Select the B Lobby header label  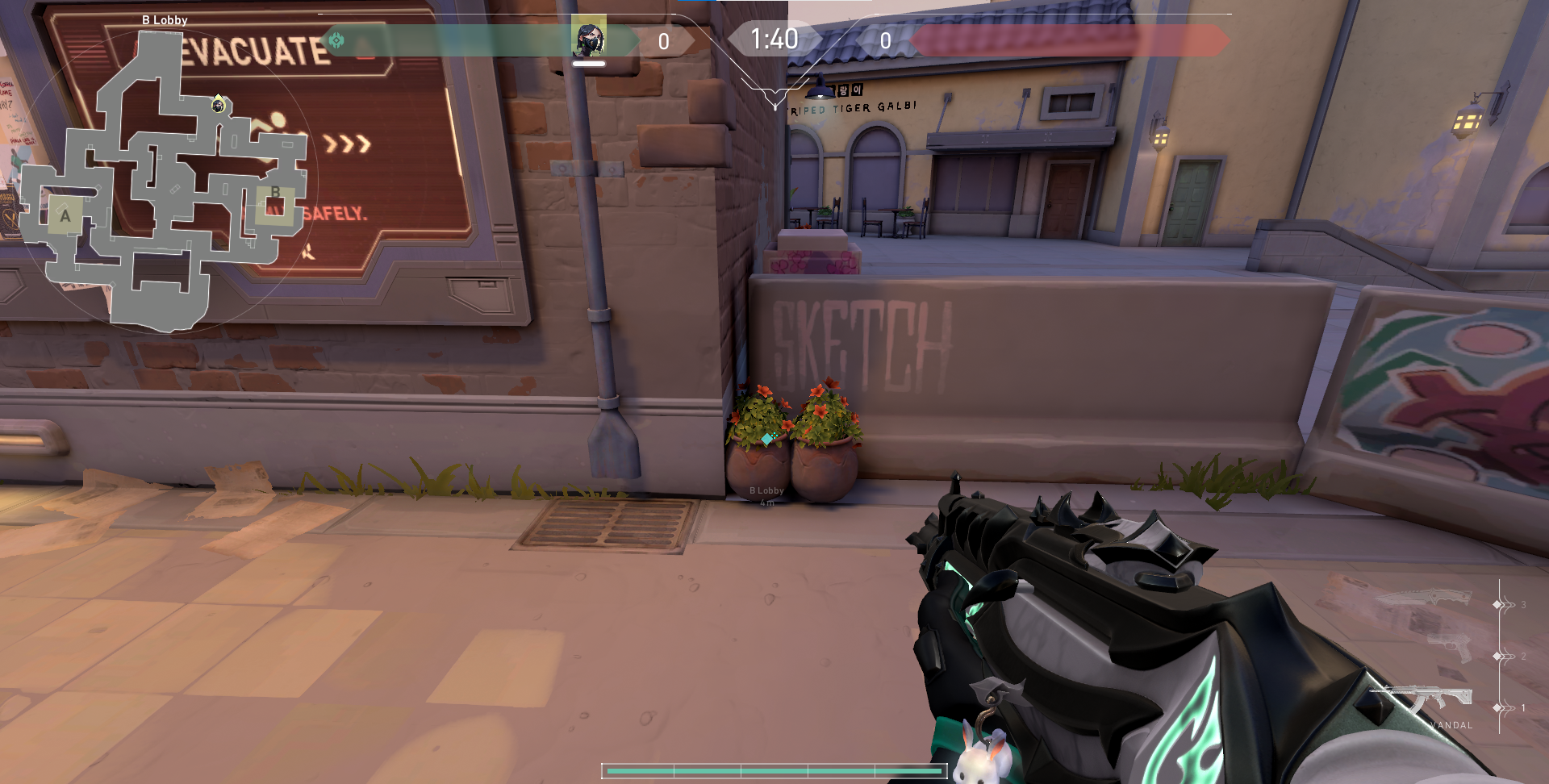pos(165,19)
